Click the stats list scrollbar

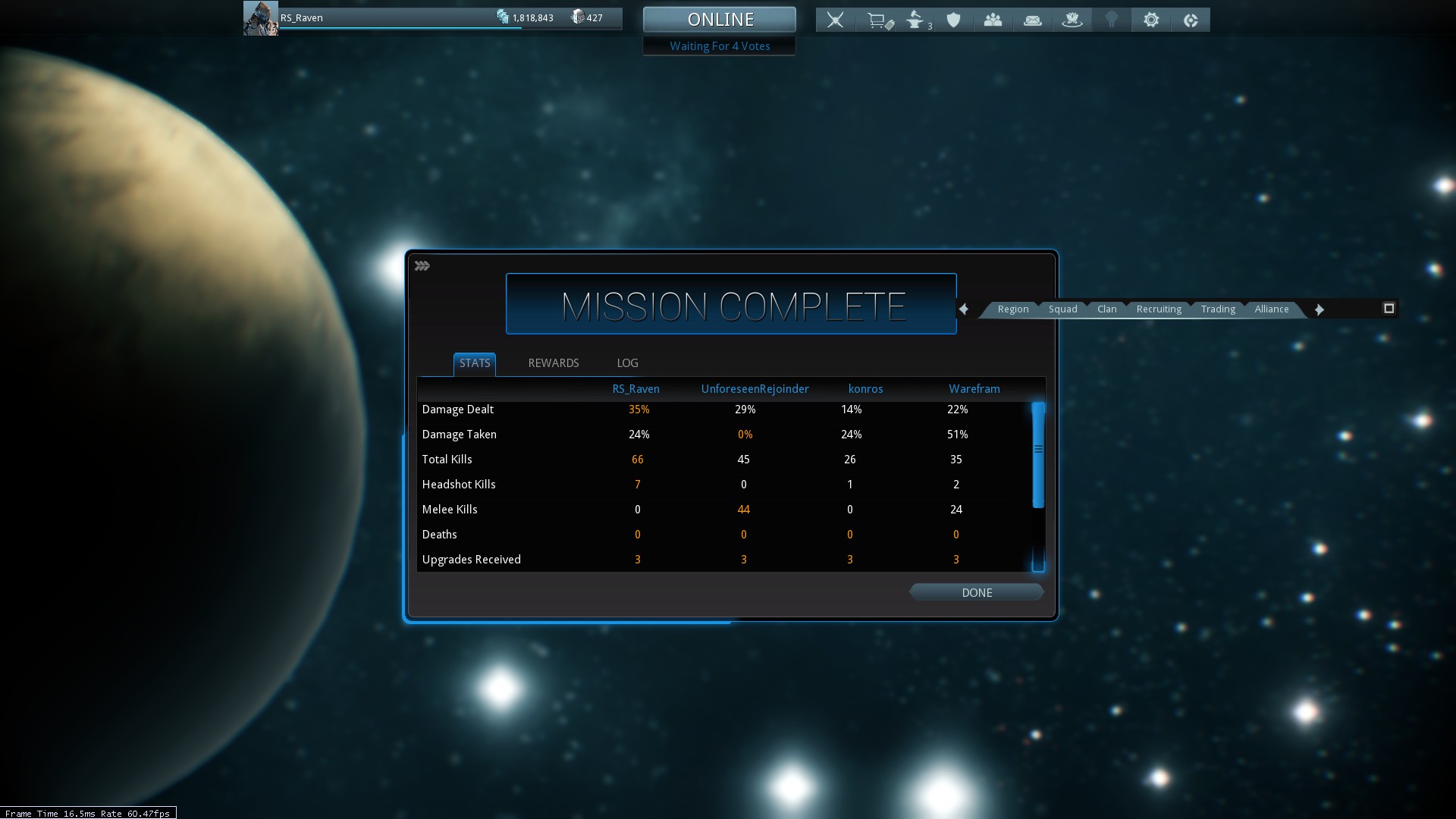tap(1038, 455)
